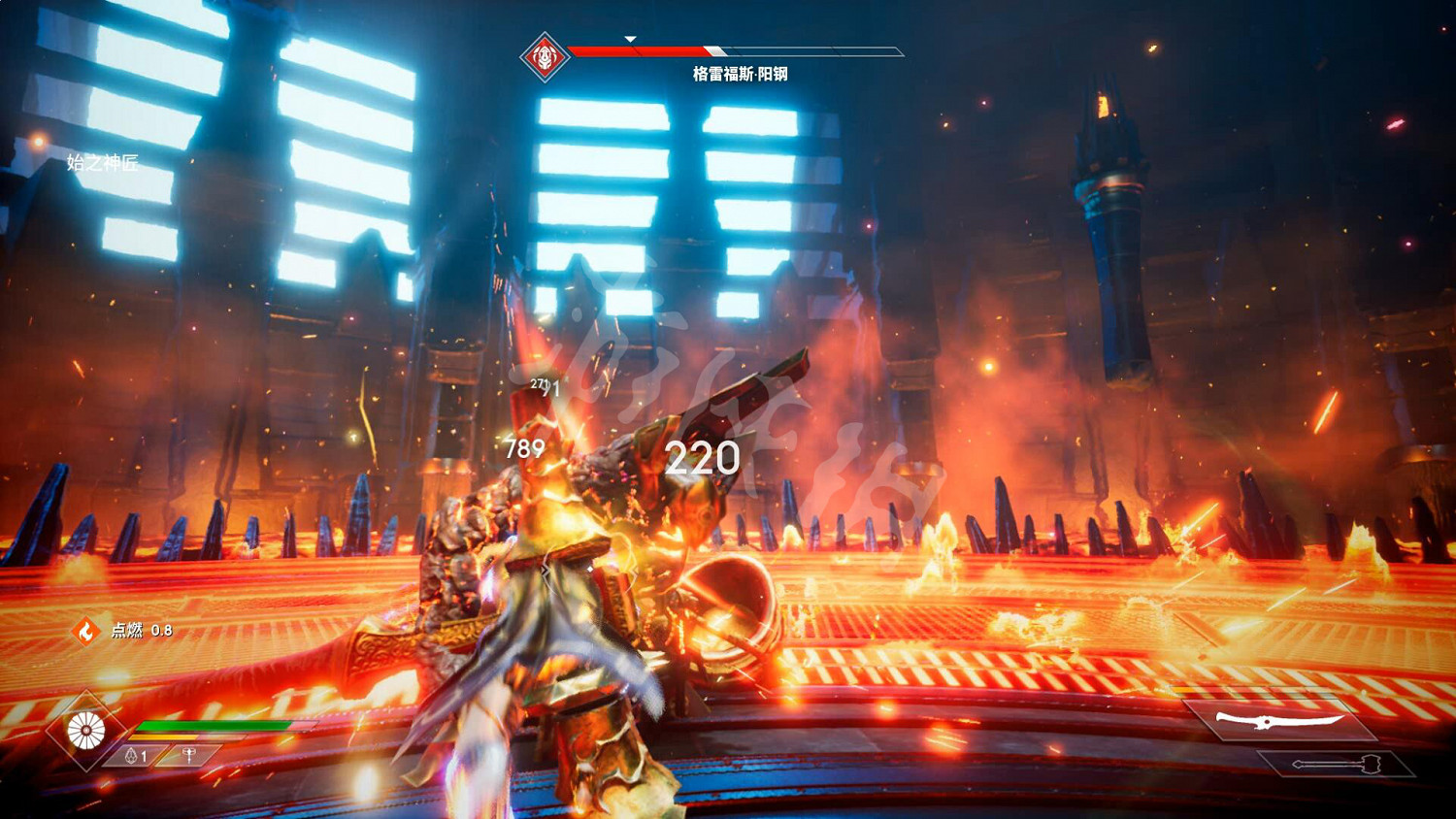Select the staff-shaped item slot
1456x819 pixels.
tap(189, 754)
